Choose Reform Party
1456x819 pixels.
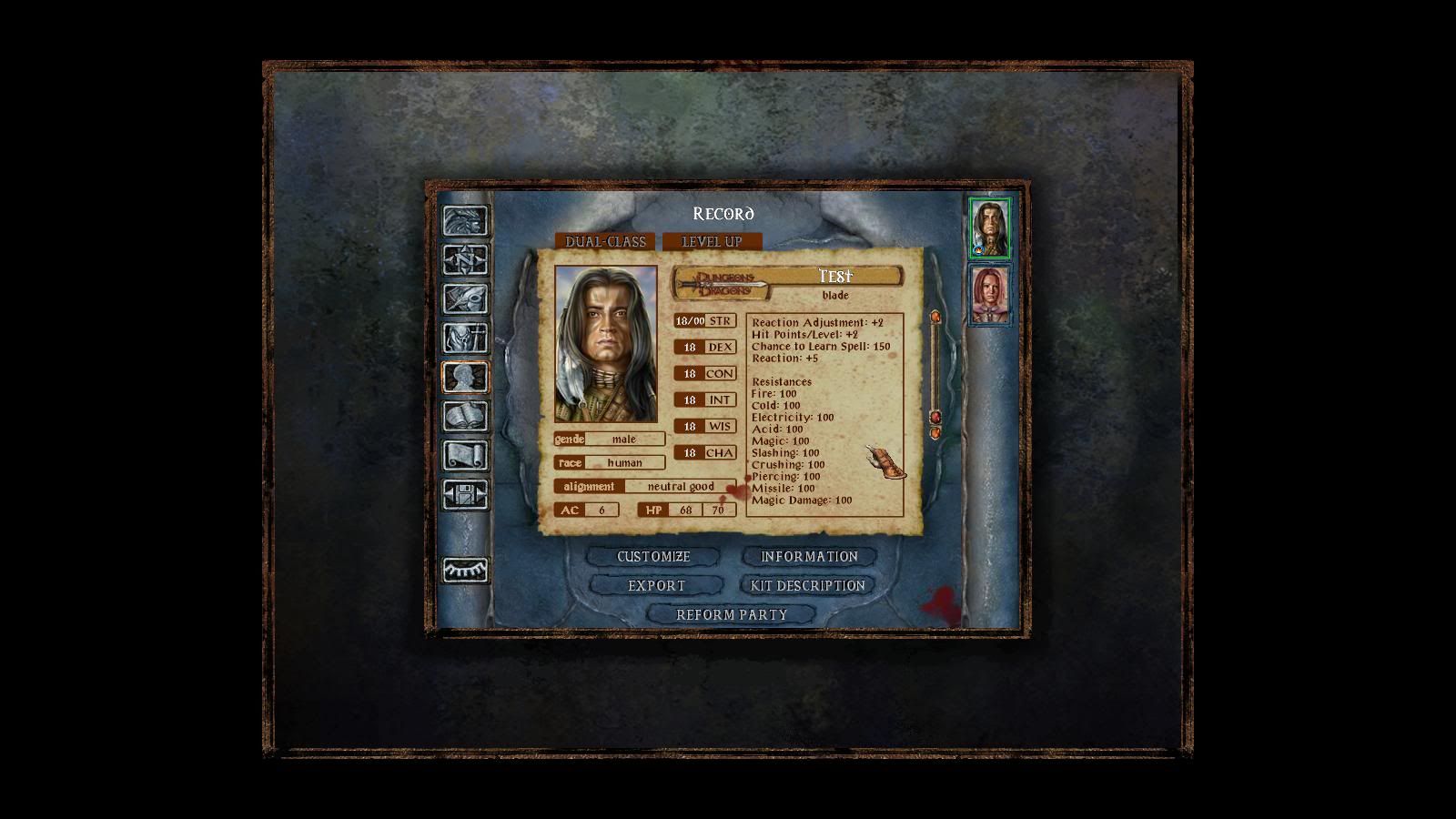[732, 614]
